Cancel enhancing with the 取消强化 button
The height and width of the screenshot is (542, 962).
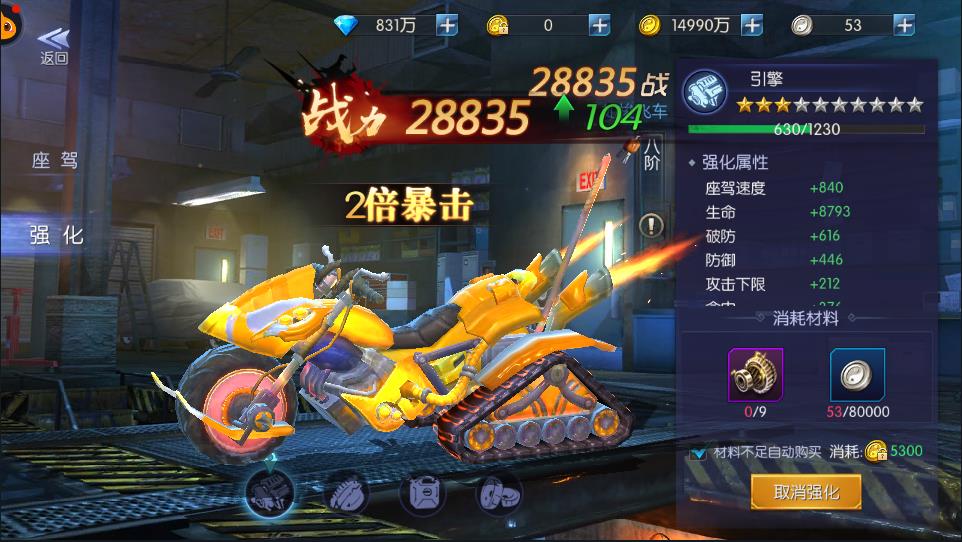point(805,491)
